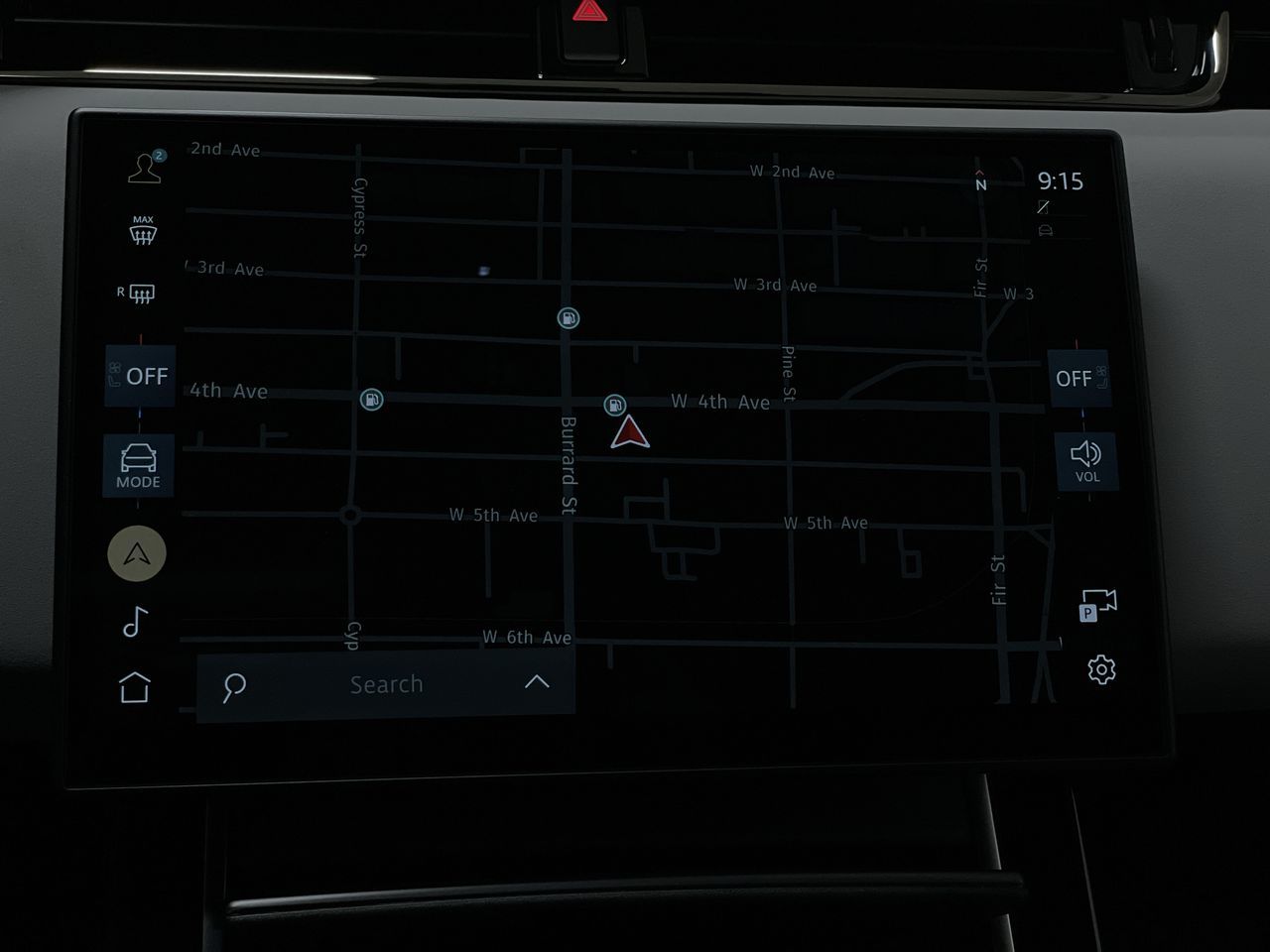This screenshot has height=952, width=1270.
Task: Open the media music player
Action: 137,622
